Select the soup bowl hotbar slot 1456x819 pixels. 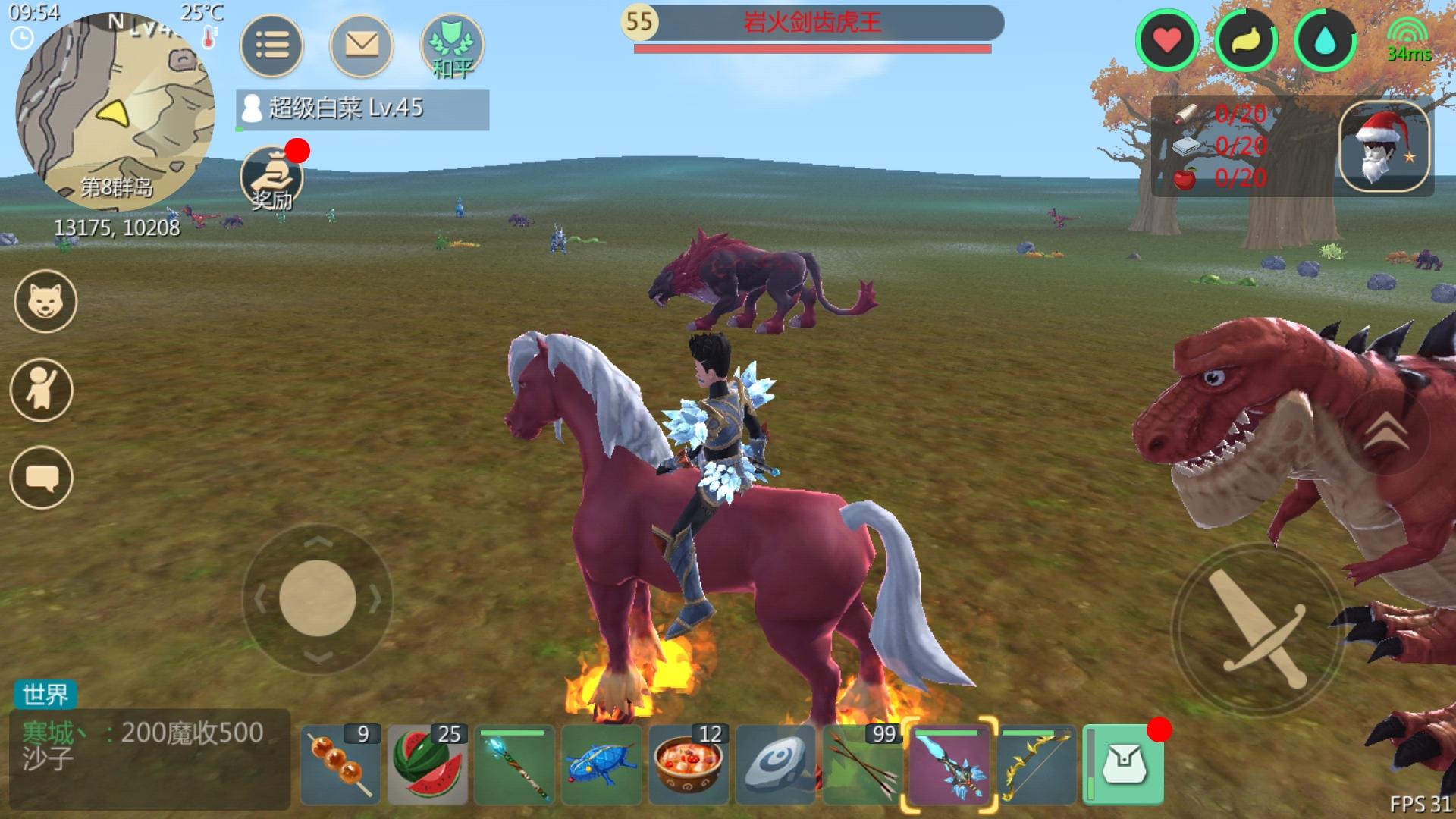pyautogui.click(x=689, y=764)
